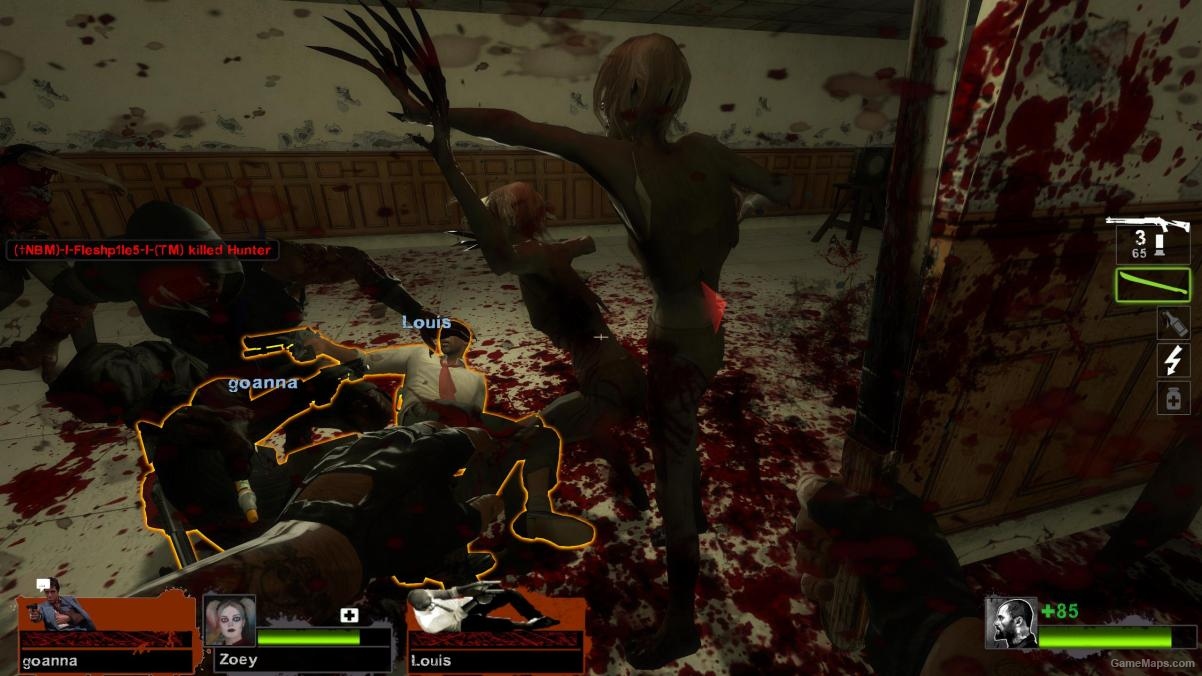Pick the pain pills bottle slot
1202x676 pixels.
pos(1172,398)
